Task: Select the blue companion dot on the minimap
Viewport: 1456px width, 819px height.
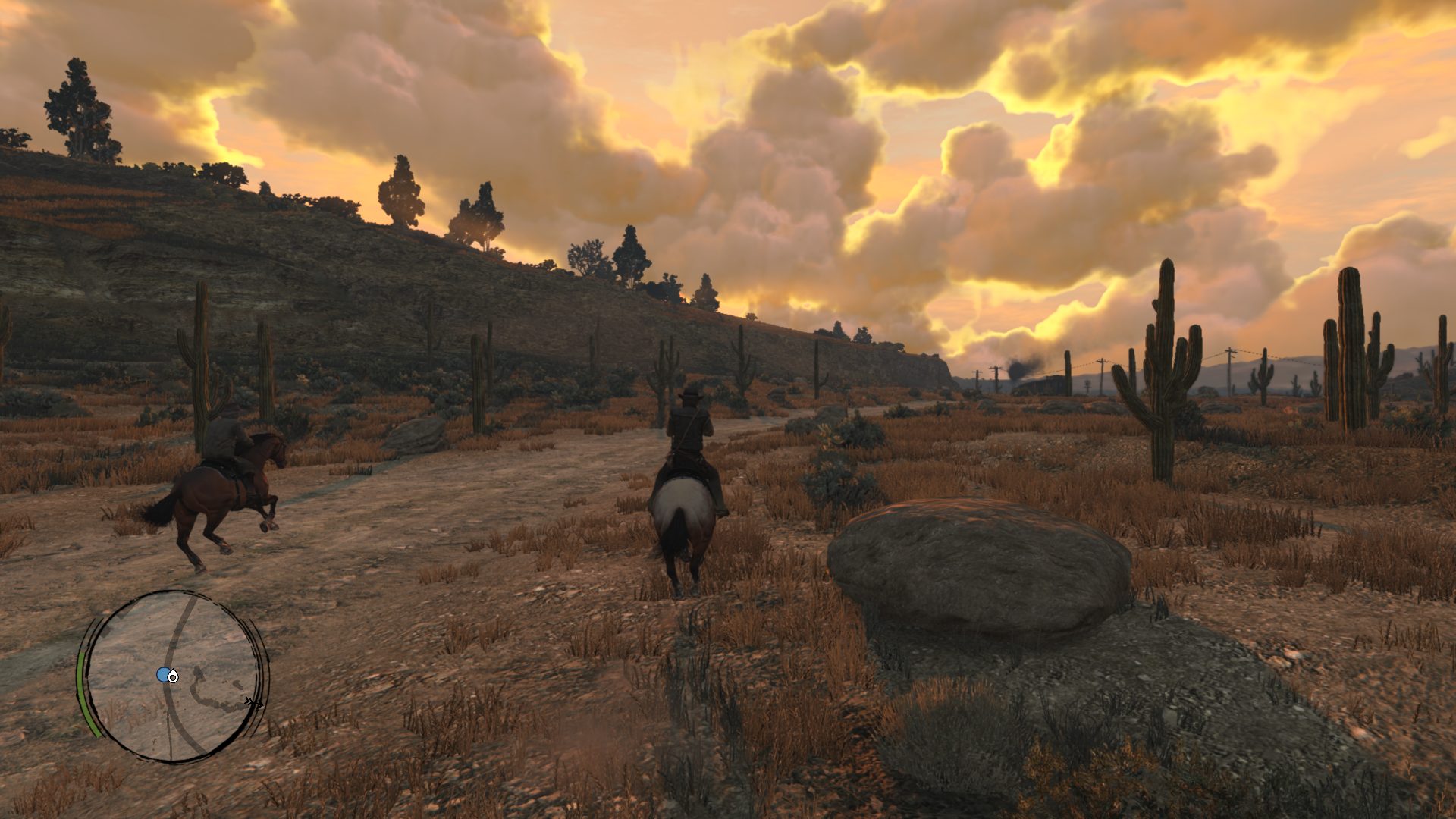Action: click(x=162, y=675)
